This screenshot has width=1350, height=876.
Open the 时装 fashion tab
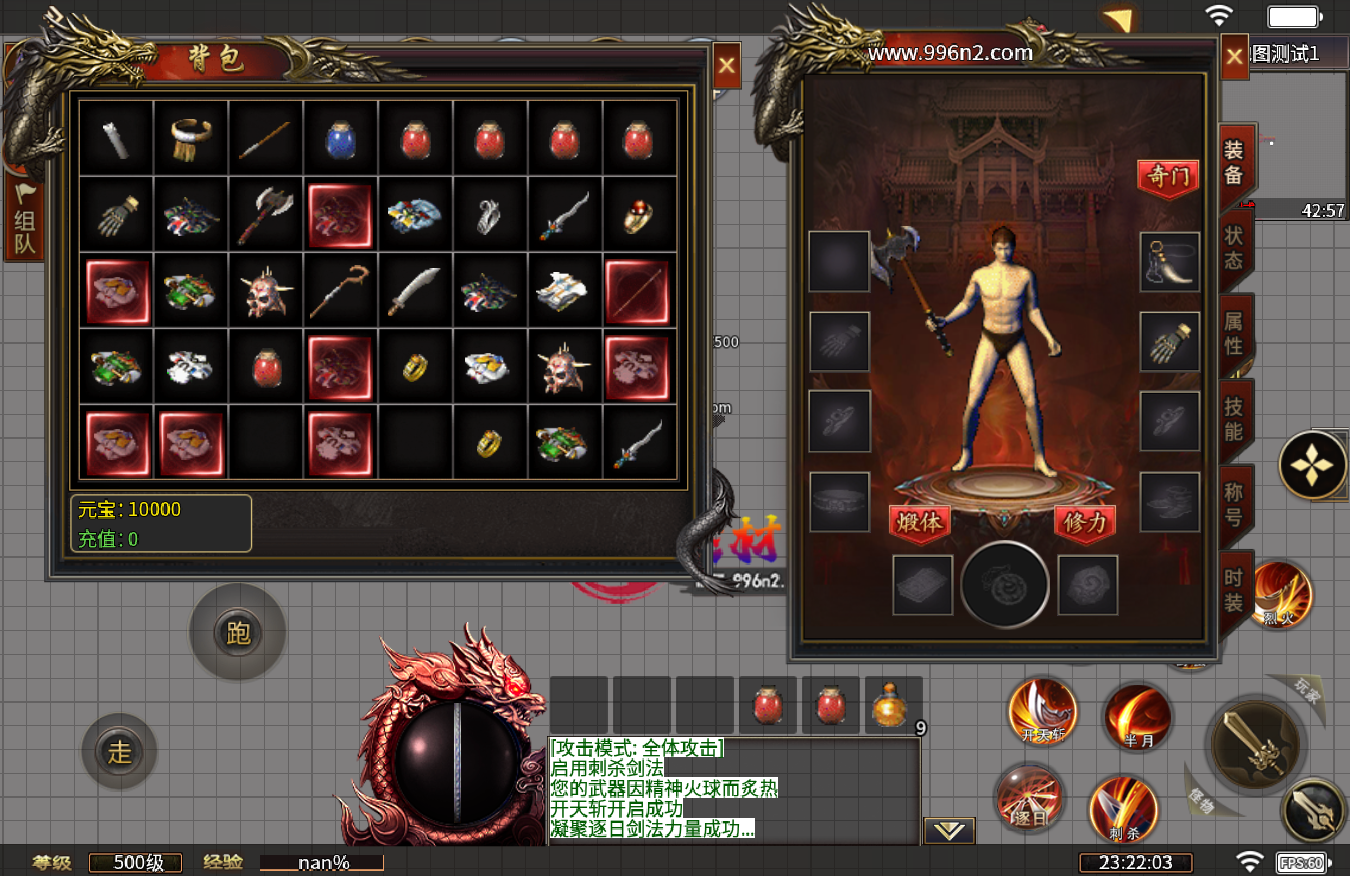point(1235,590)
